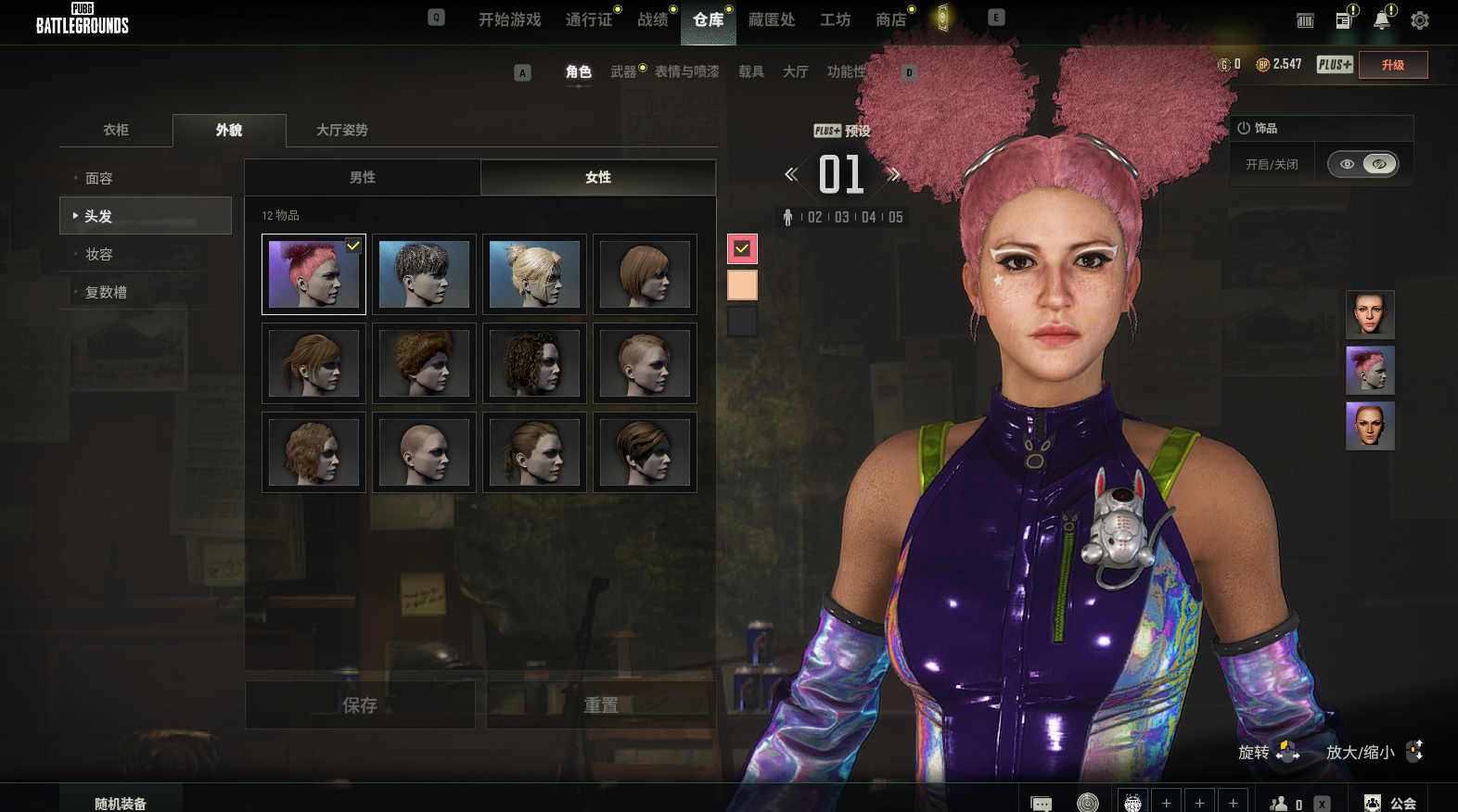This screenshot has width=1458, height=812.
Task: Pick the dark gray hair color swatch
Action: [742, 322]
